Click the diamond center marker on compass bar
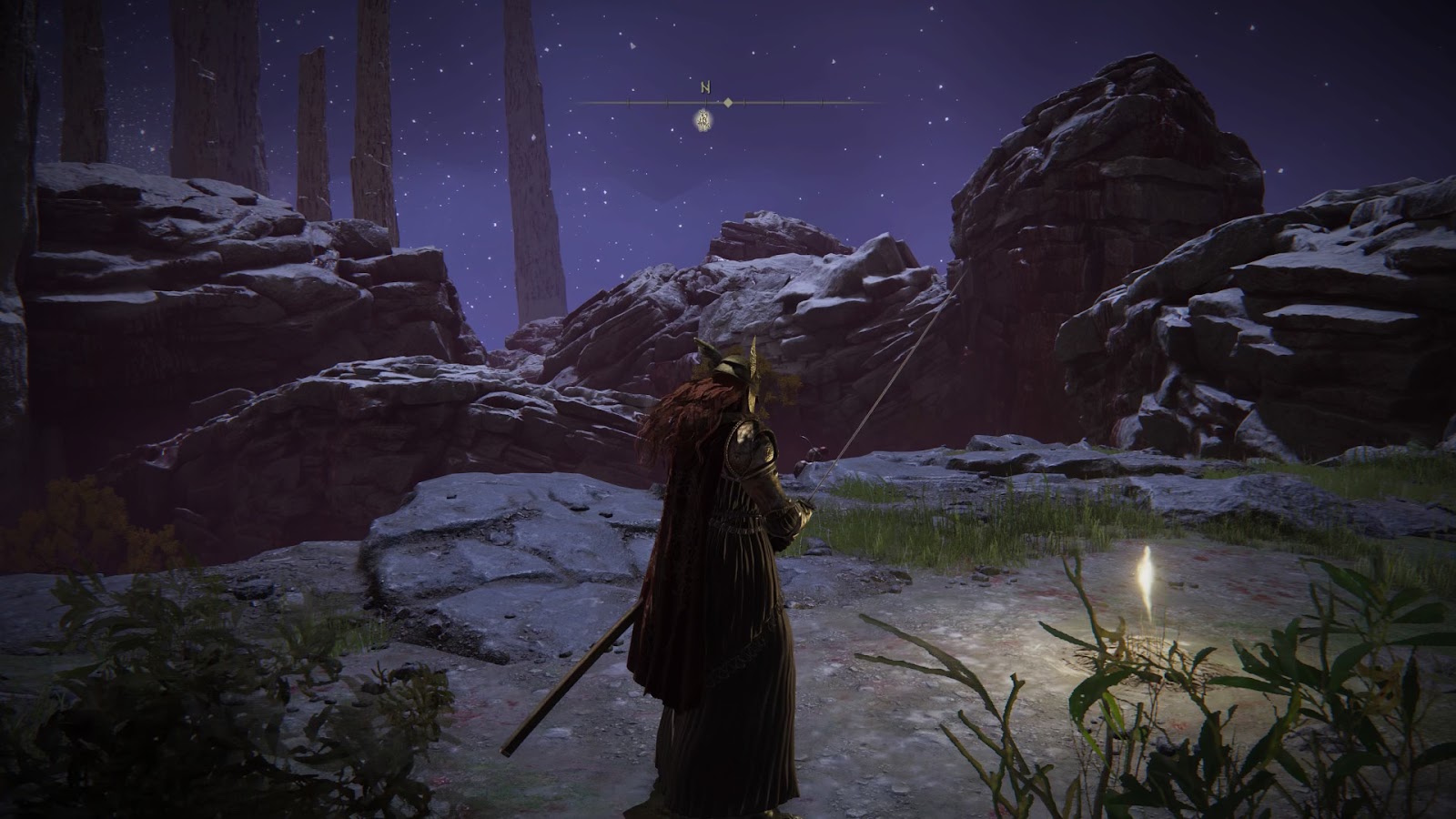This screenshot has width=1456, height=819. coord(728,103)
